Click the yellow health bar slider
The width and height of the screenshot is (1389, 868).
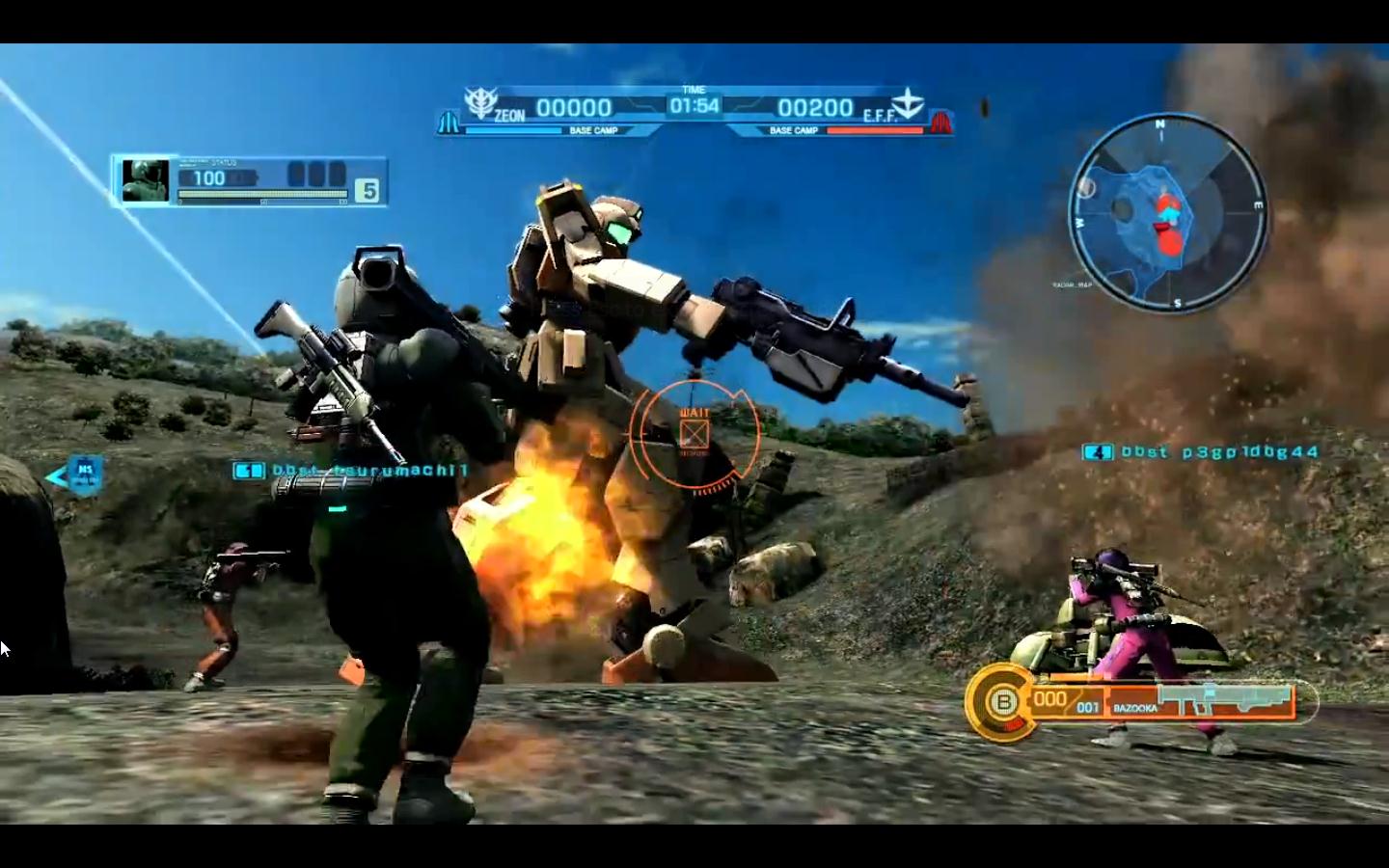coord(262,194)
